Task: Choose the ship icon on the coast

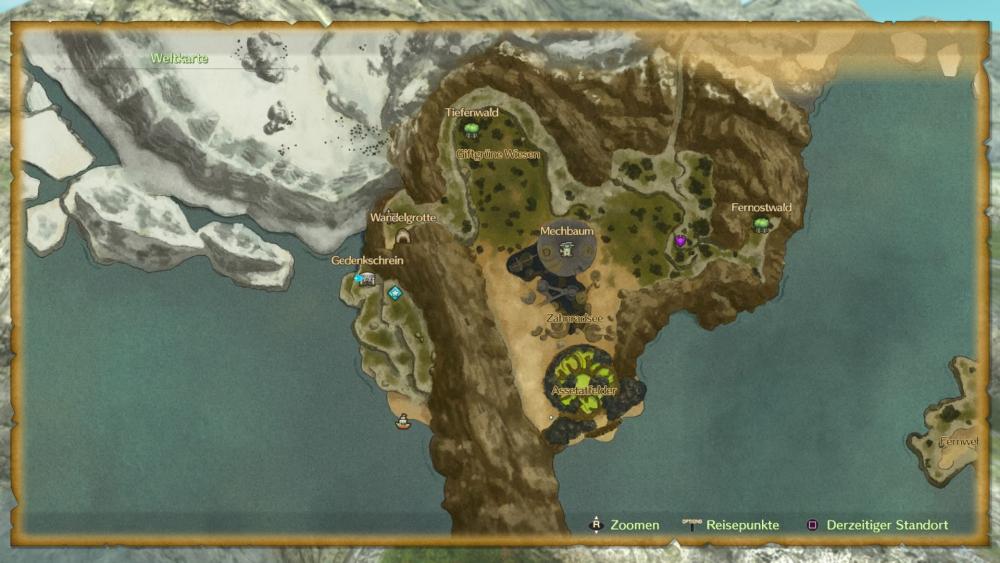Action: [403, 422]
